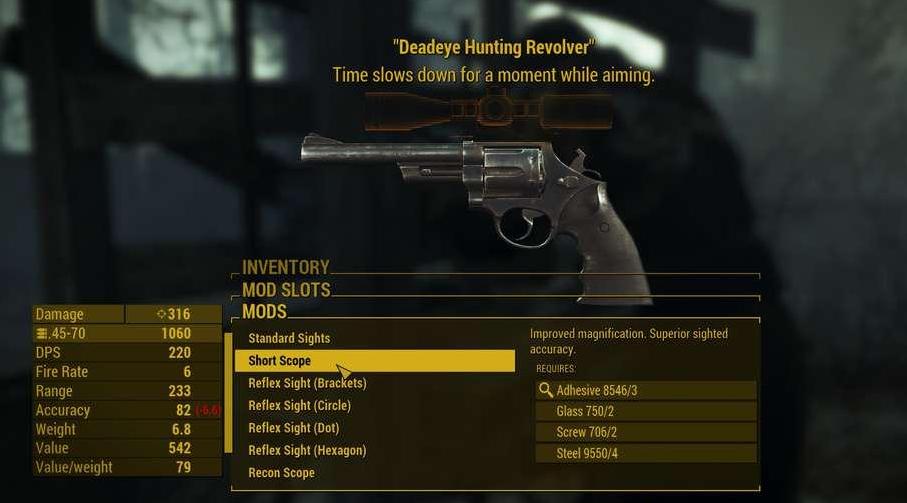Select Reflex Sight (Hexagon) mod

coord(307,451)
